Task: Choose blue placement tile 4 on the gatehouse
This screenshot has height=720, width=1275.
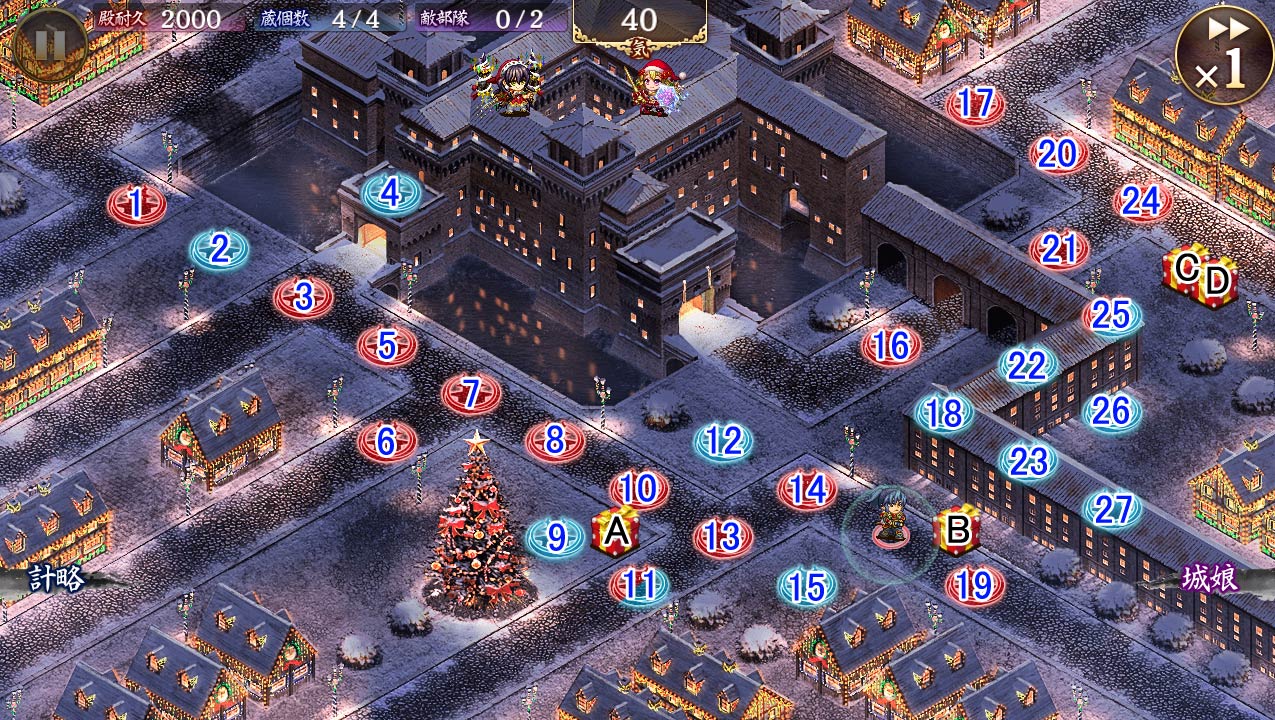Action: 391,193
